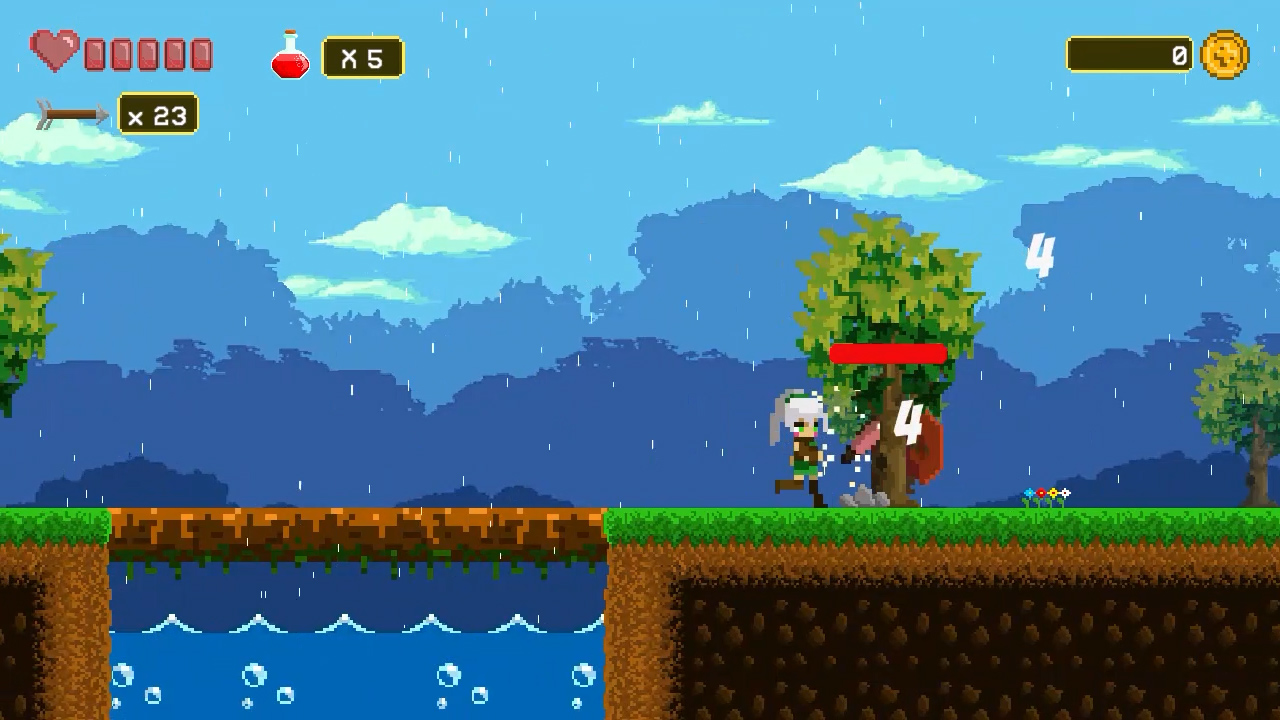
Task: Click the arrow count label showing x 23
Action: [157, 114]
